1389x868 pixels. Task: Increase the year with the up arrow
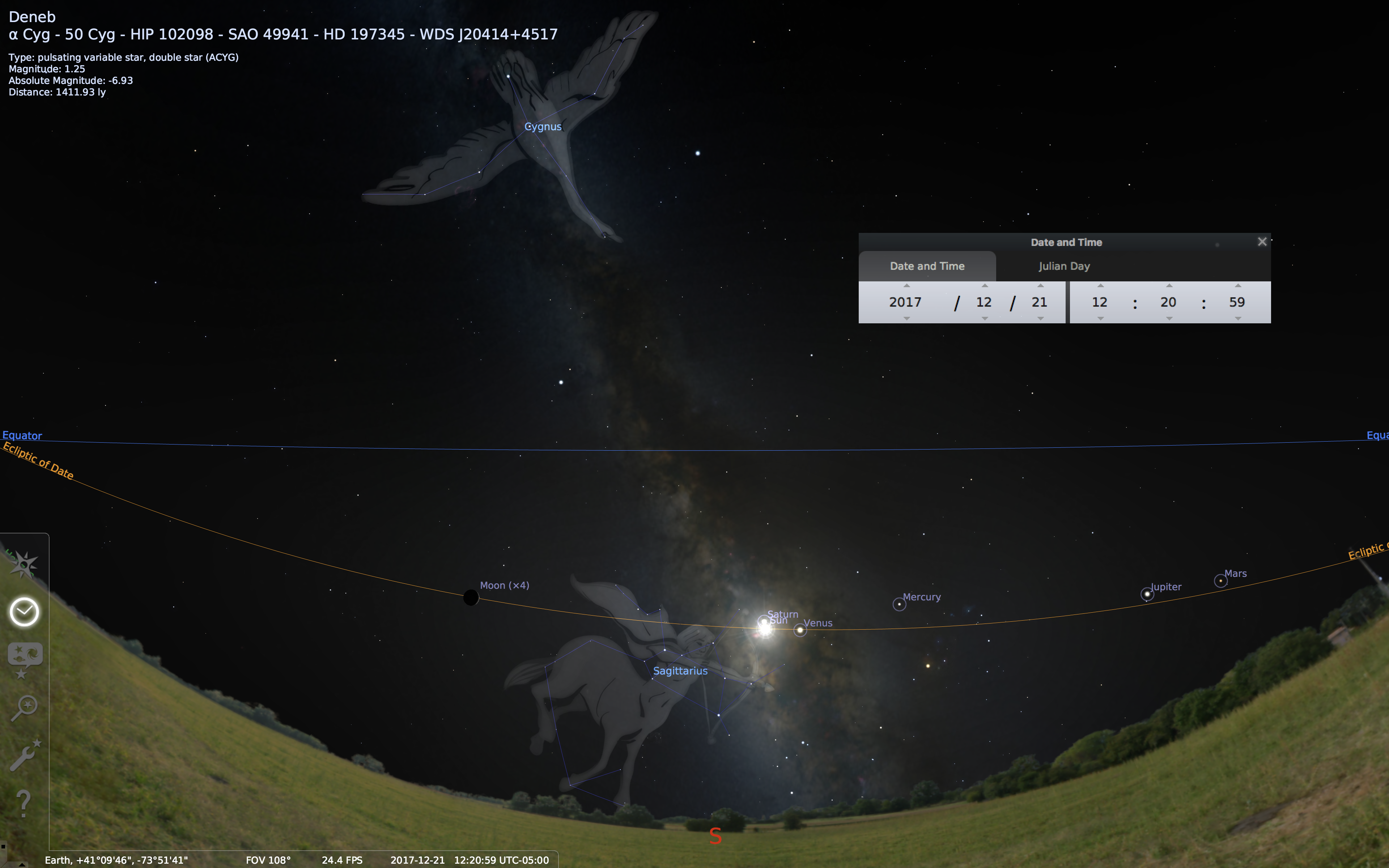coord(906,286)
